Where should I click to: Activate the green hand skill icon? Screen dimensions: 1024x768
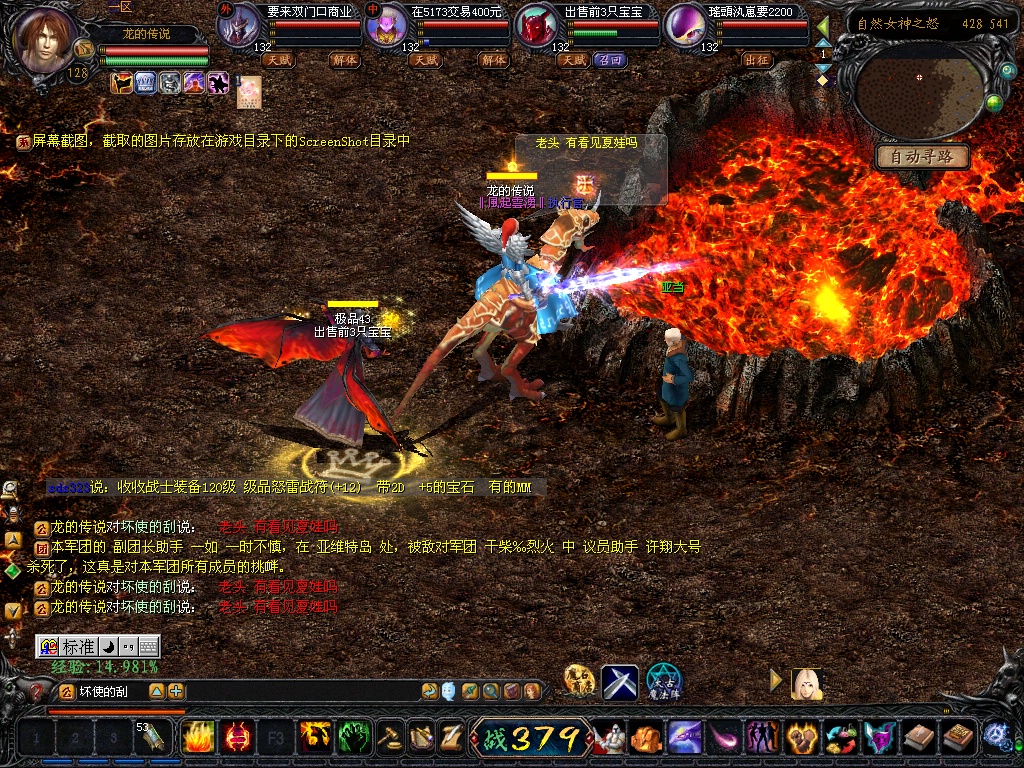click(x=354, y=738)
